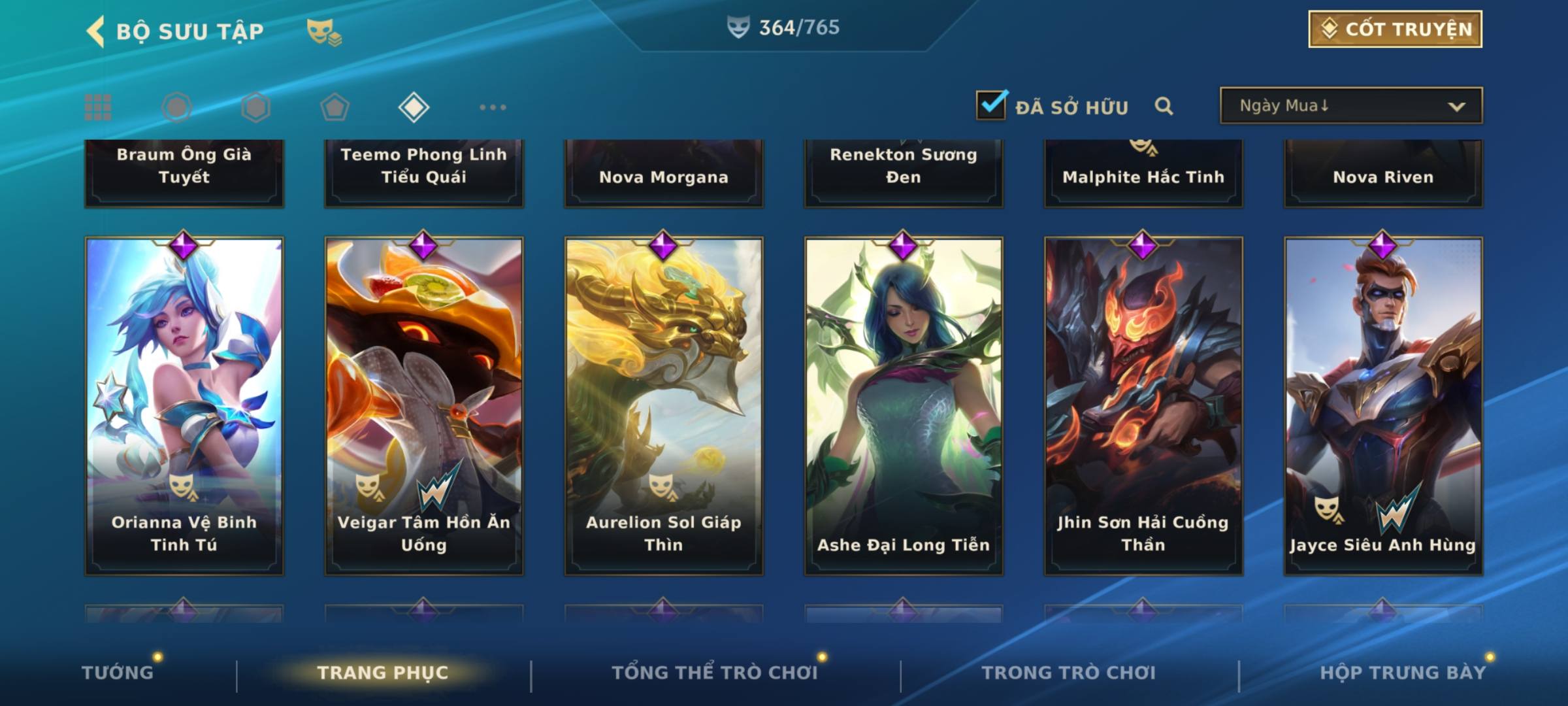Image resolution: width=1568 pixels, height=706 pixels.
Task: Toggle the Đã Sở Hữu checkbox
Action: click(991, 105)
